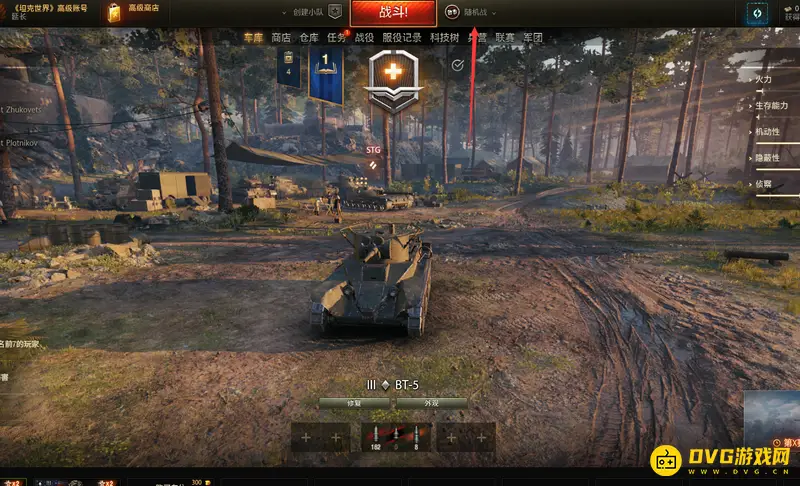
Task: Open the 高级商店 premium shop
Action: tap(144, 8)
